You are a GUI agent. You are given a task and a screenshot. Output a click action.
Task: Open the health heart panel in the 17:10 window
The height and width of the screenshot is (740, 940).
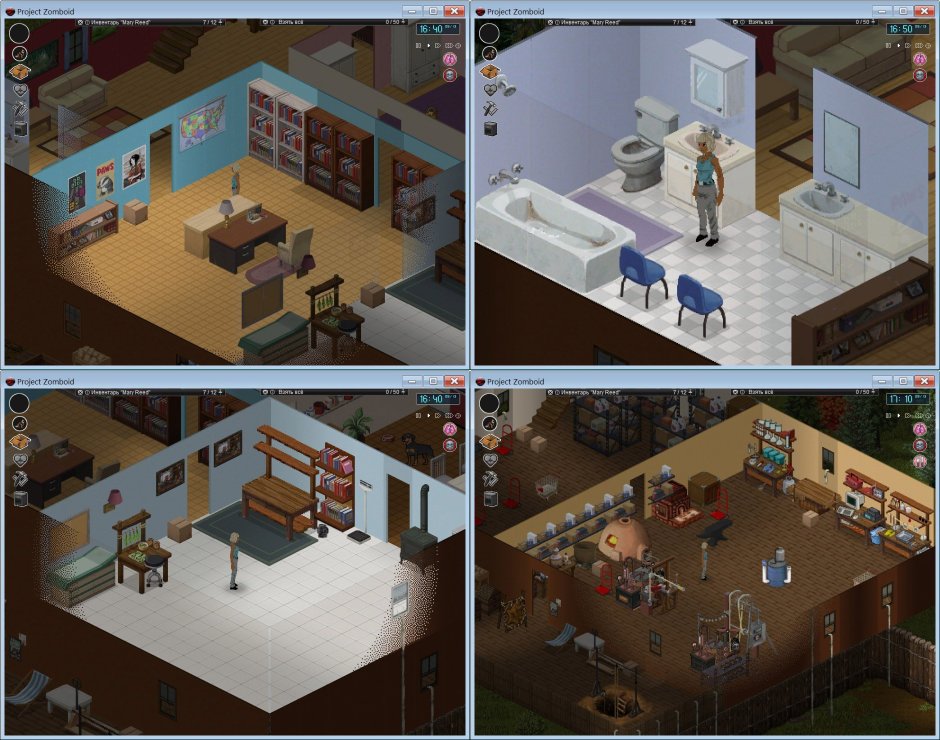489,460
